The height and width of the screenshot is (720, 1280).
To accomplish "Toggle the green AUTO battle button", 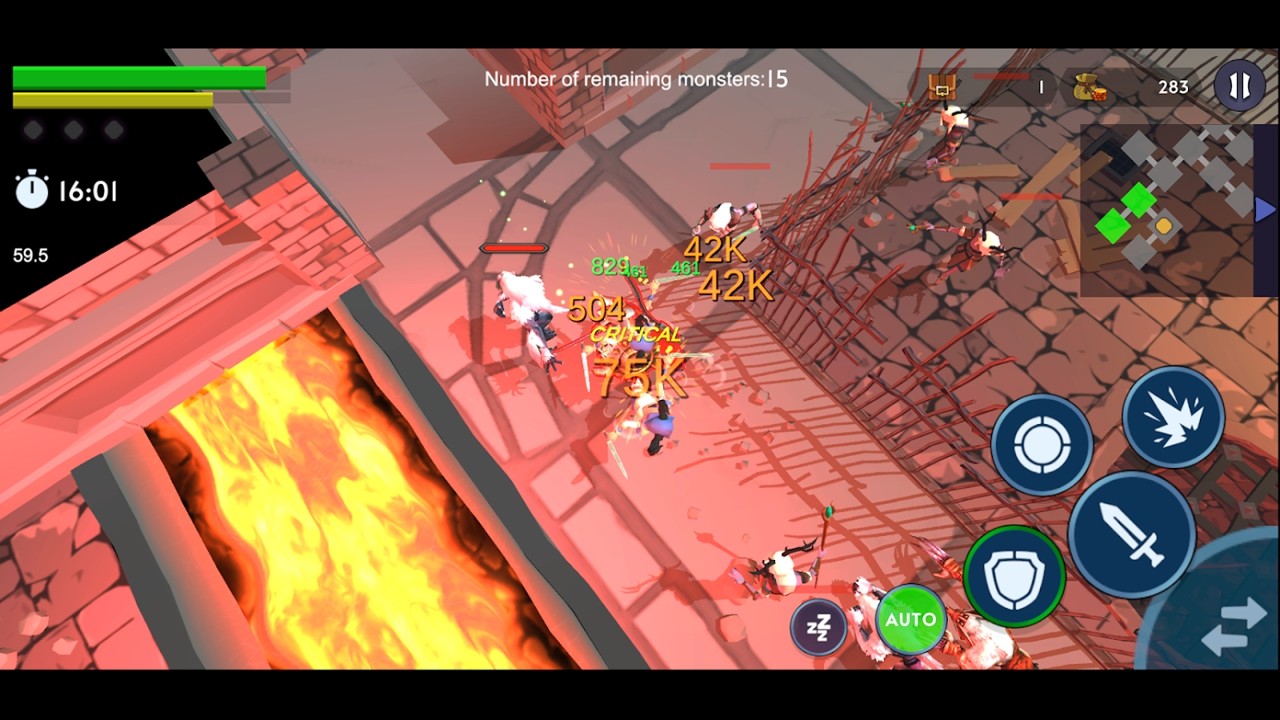I will (910, 620).
